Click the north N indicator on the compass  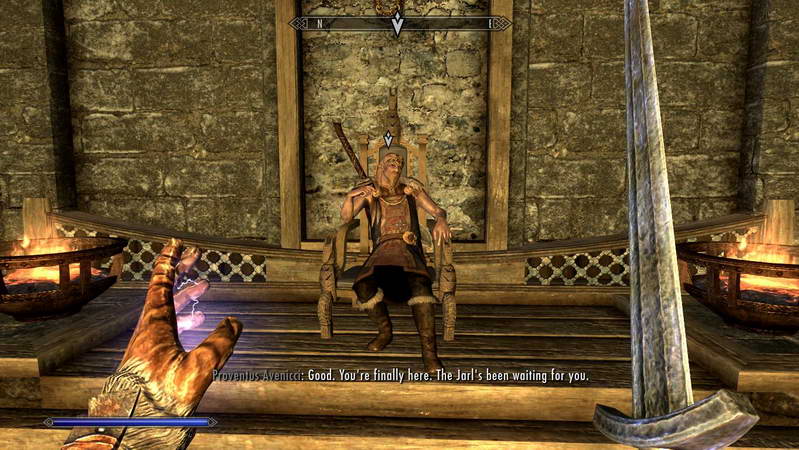click(x=319, y=23)
